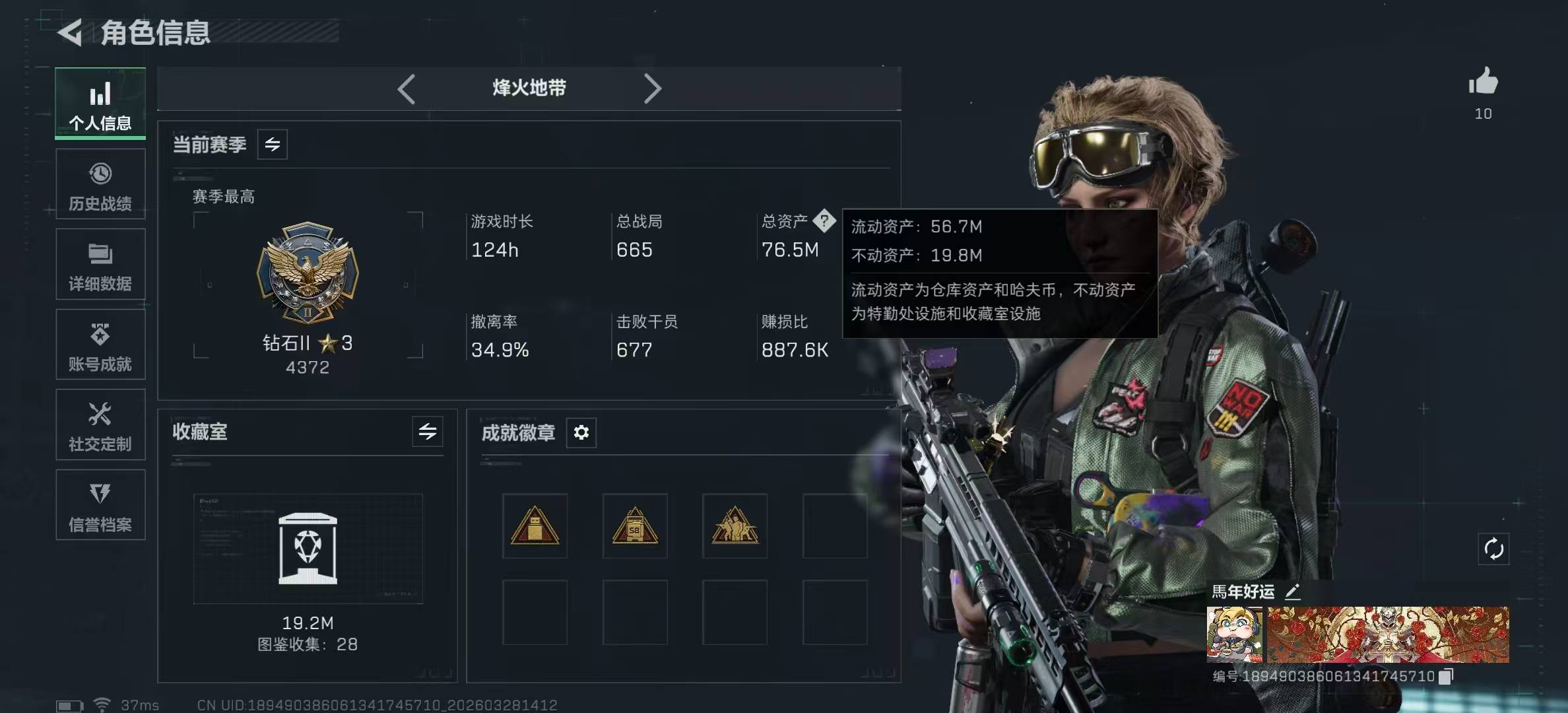This screenshot has height=713, width=1568.
Task: Edit the 馬年好运 player name
Action: 1293,592
